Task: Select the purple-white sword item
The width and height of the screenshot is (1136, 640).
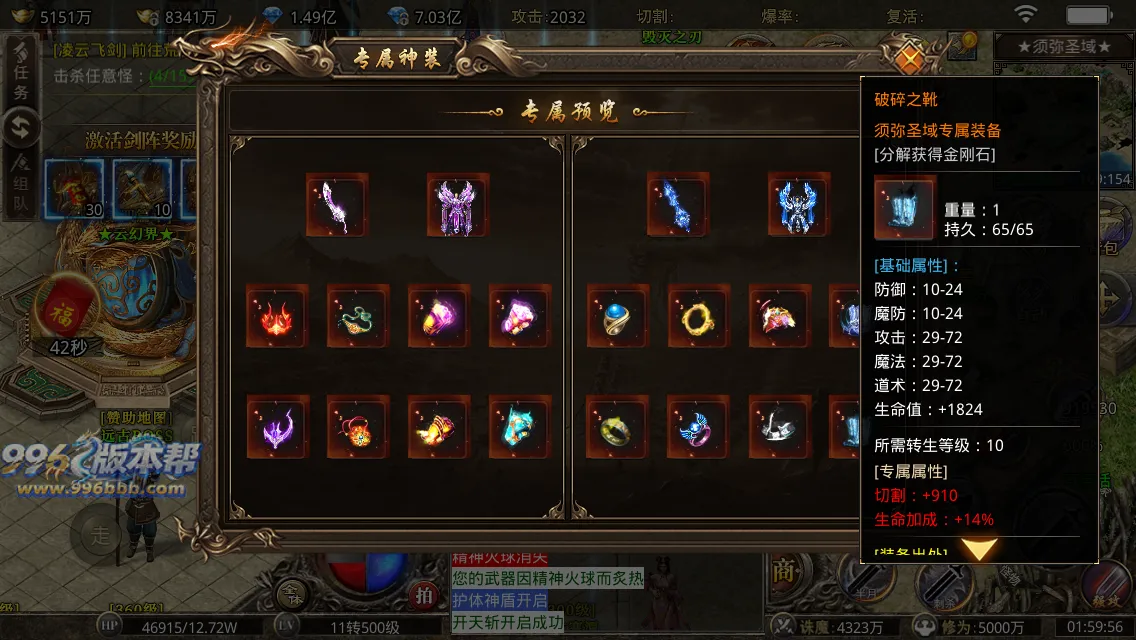Action: coord(337,204)
